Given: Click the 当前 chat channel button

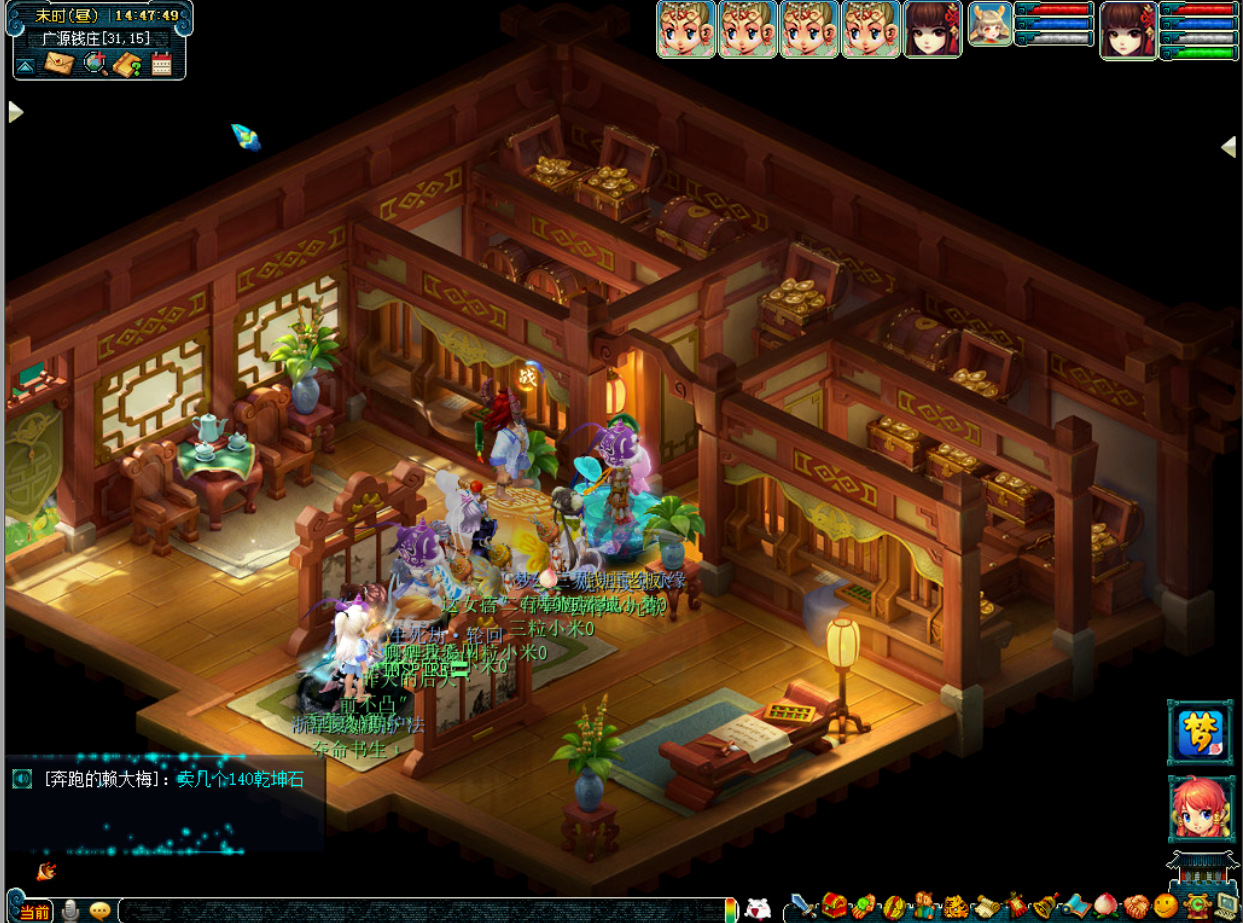Looking at the screenshot, I should coord(33,912).
